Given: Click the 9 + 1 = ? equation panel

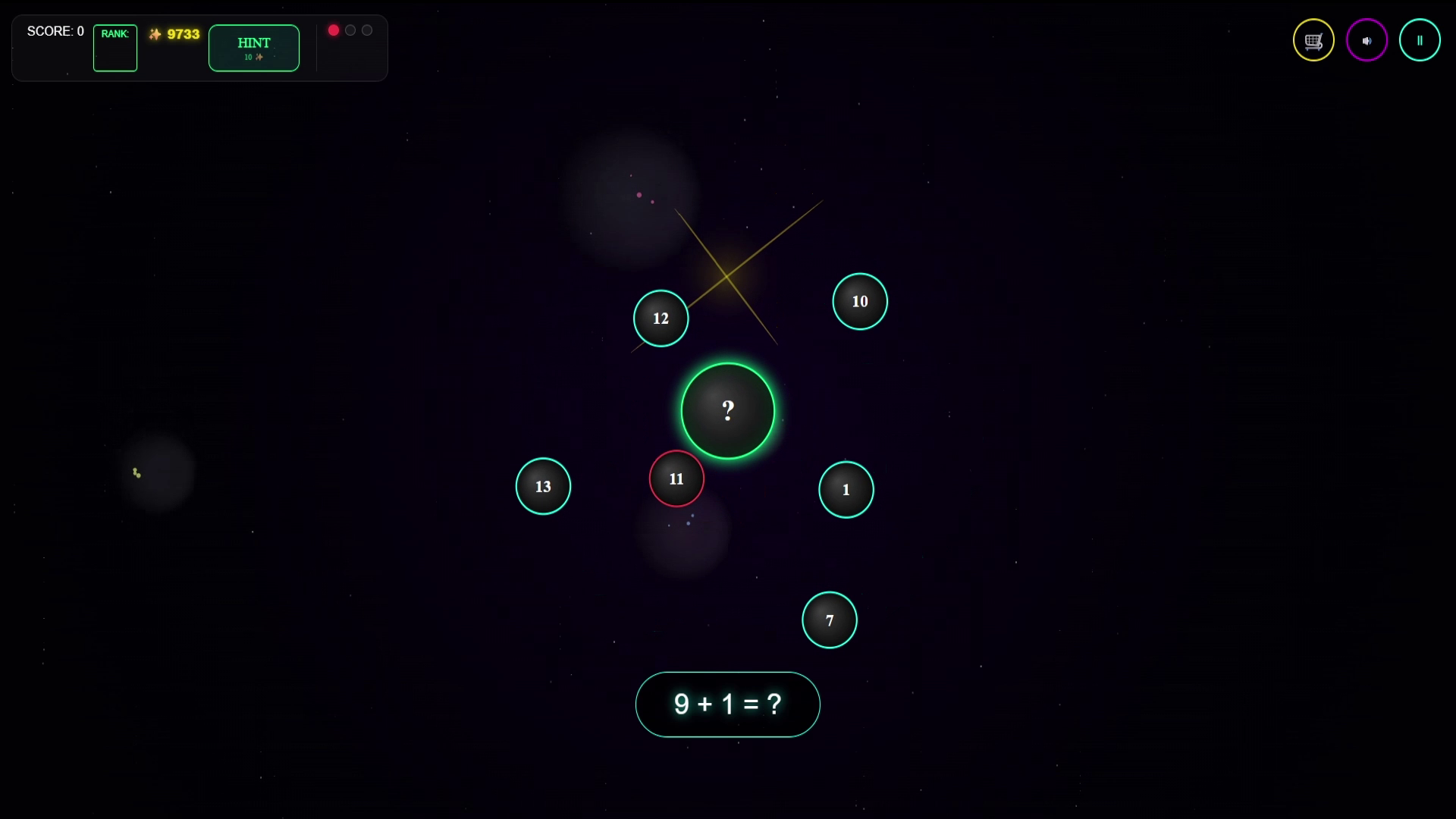Looking at the screenshot, I should click(727, 704).
